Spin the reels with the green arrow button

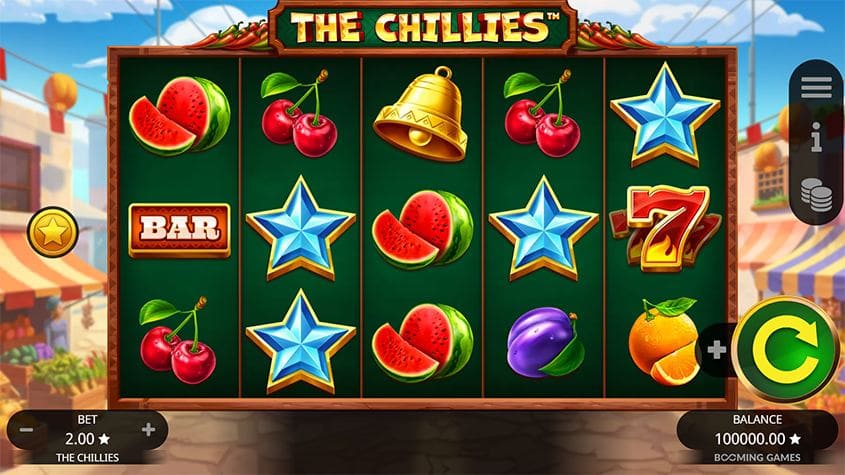coord(785,349)
